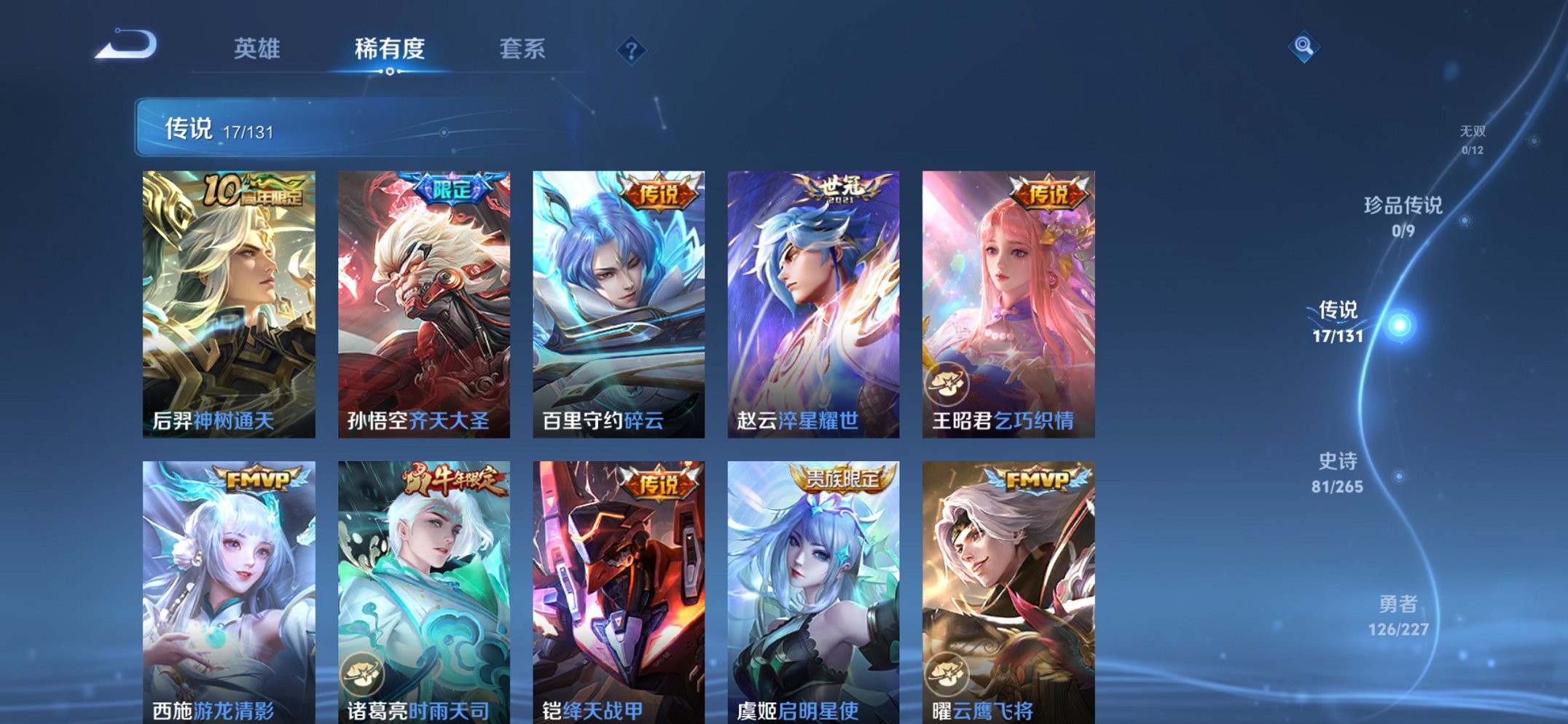Open the 套系 tab
This screenshot has width=1568, height=724.
click(522, 50)
